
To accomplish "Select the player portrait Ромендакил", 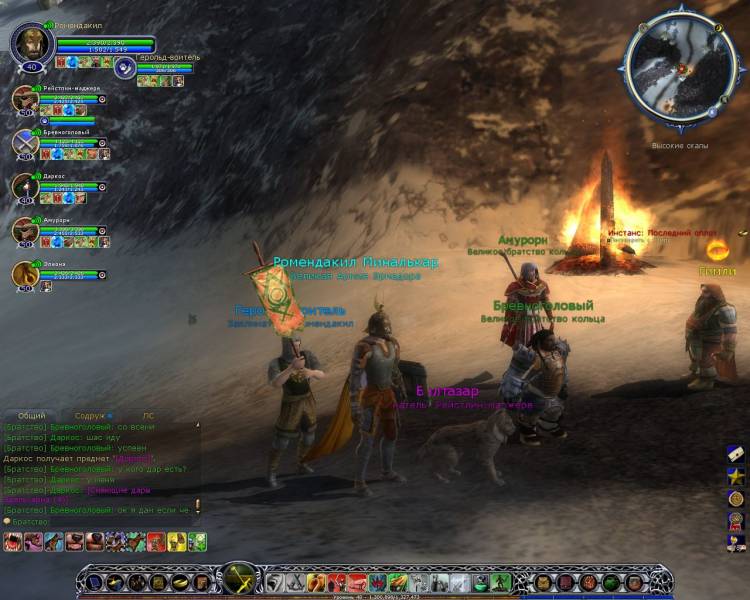I will [x=31, y=45].
